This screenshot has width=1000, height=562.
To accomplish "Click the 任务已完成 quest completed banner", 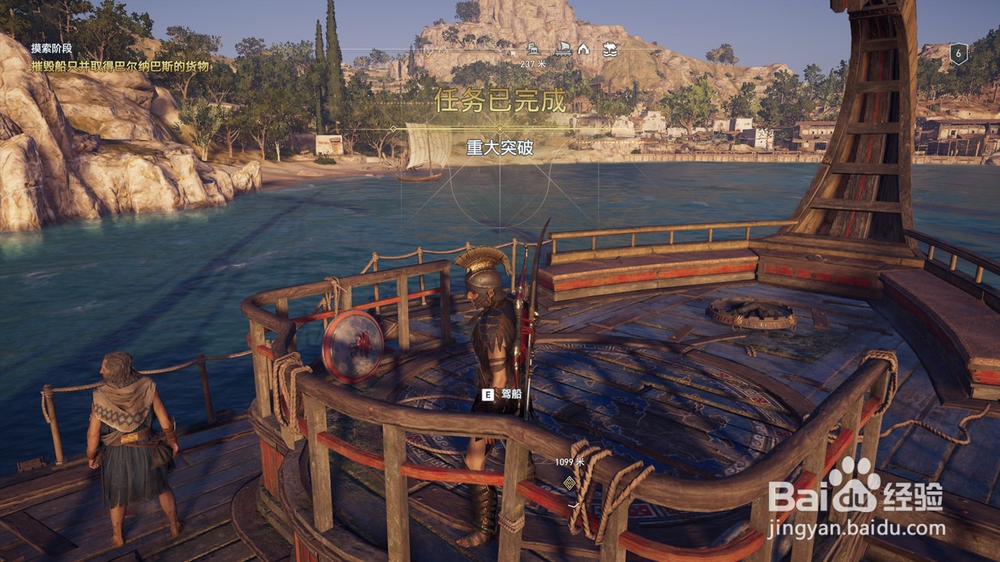I will [500, 100].
